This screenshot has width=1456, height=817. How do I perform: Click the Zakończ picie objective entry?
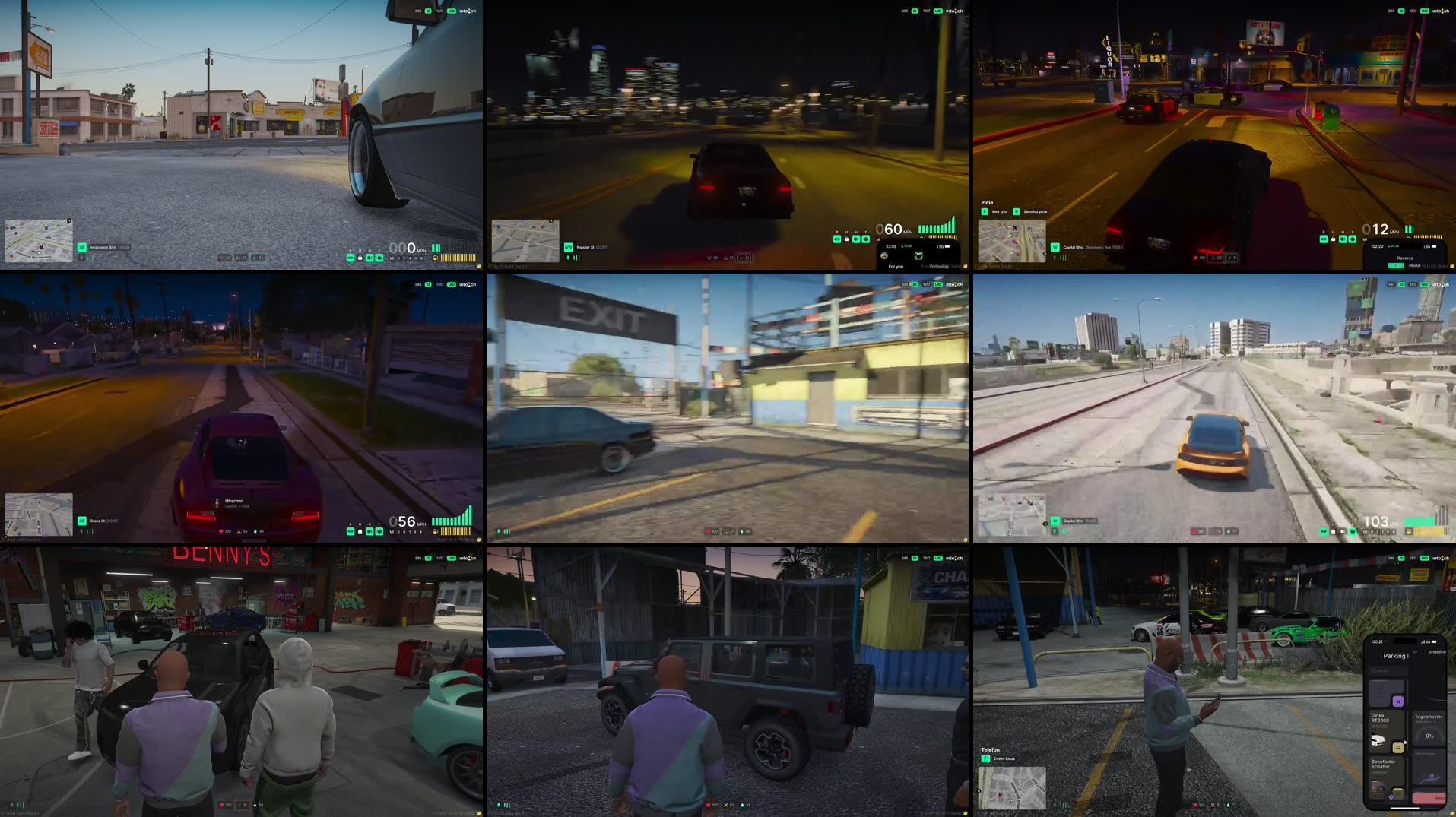tap(1034, 211)
